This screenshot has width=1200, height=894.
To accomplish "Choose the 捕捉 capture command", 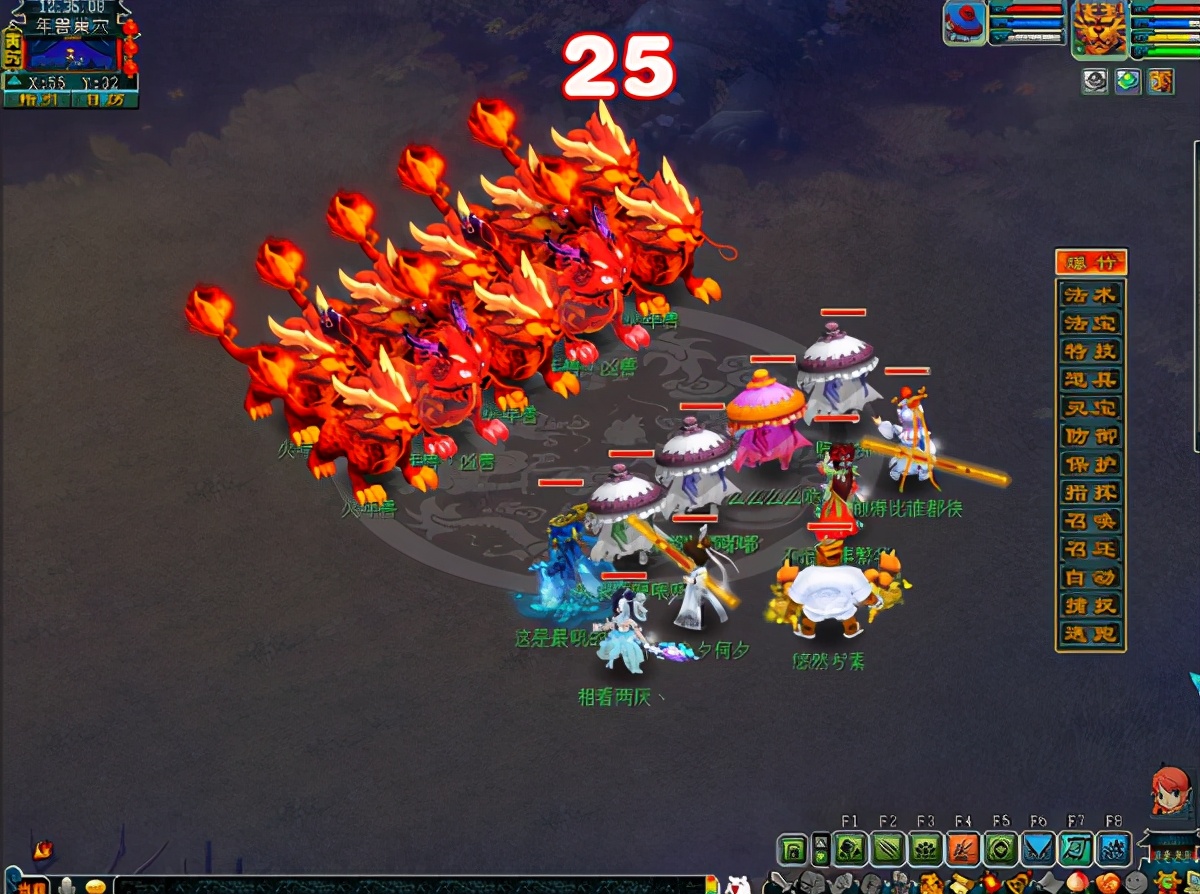I will point(1091,606).
